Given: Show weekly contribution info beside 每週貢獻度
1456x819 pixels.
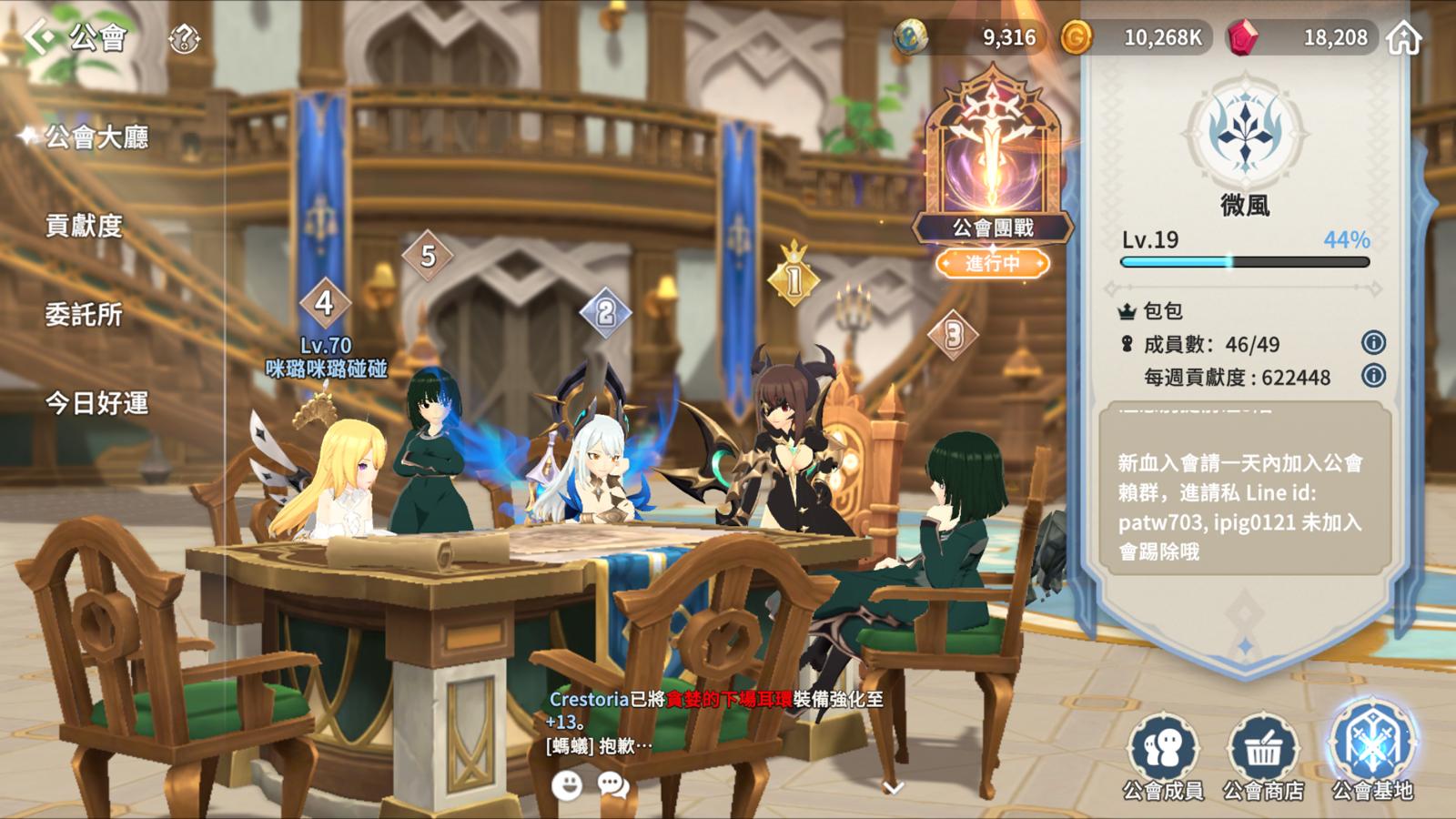Looking at the screenshot, I should pos(1373,375).
